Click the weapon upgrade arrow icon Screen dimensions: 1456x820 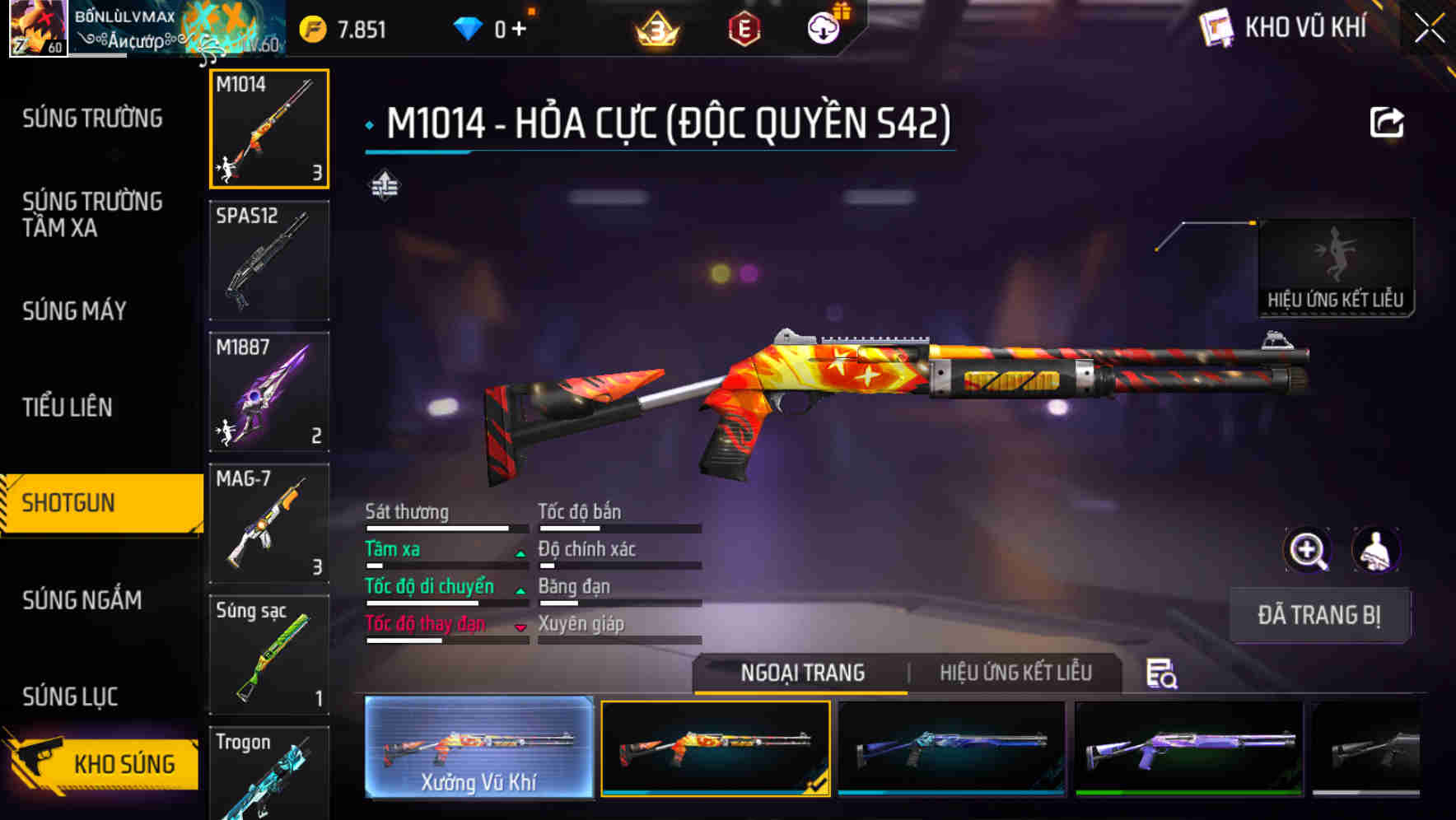click(384, 185)
